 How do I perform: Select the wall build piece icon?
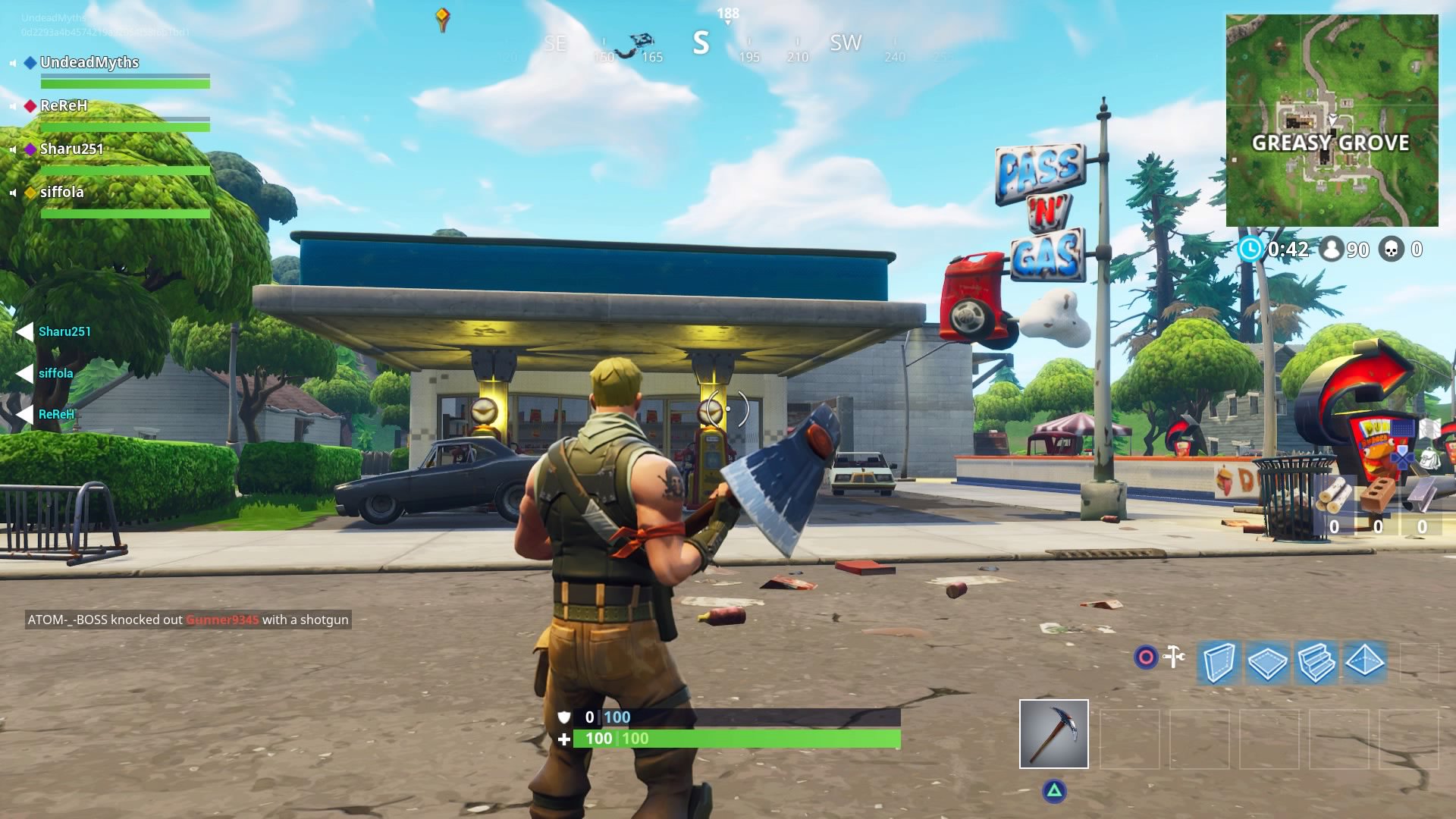1218,661
